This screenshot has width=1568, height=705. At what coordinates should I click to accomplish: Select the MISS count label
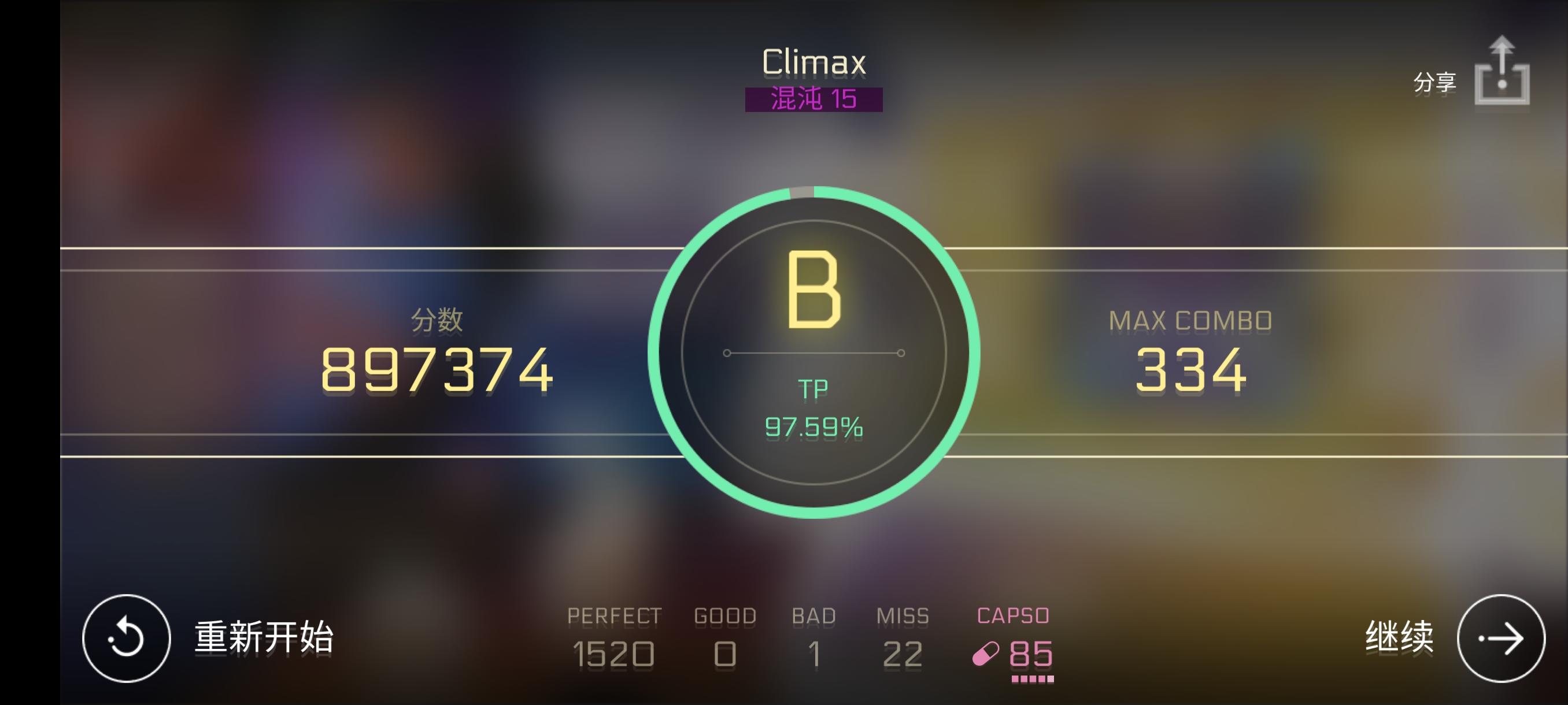click(x=901, y=616)
